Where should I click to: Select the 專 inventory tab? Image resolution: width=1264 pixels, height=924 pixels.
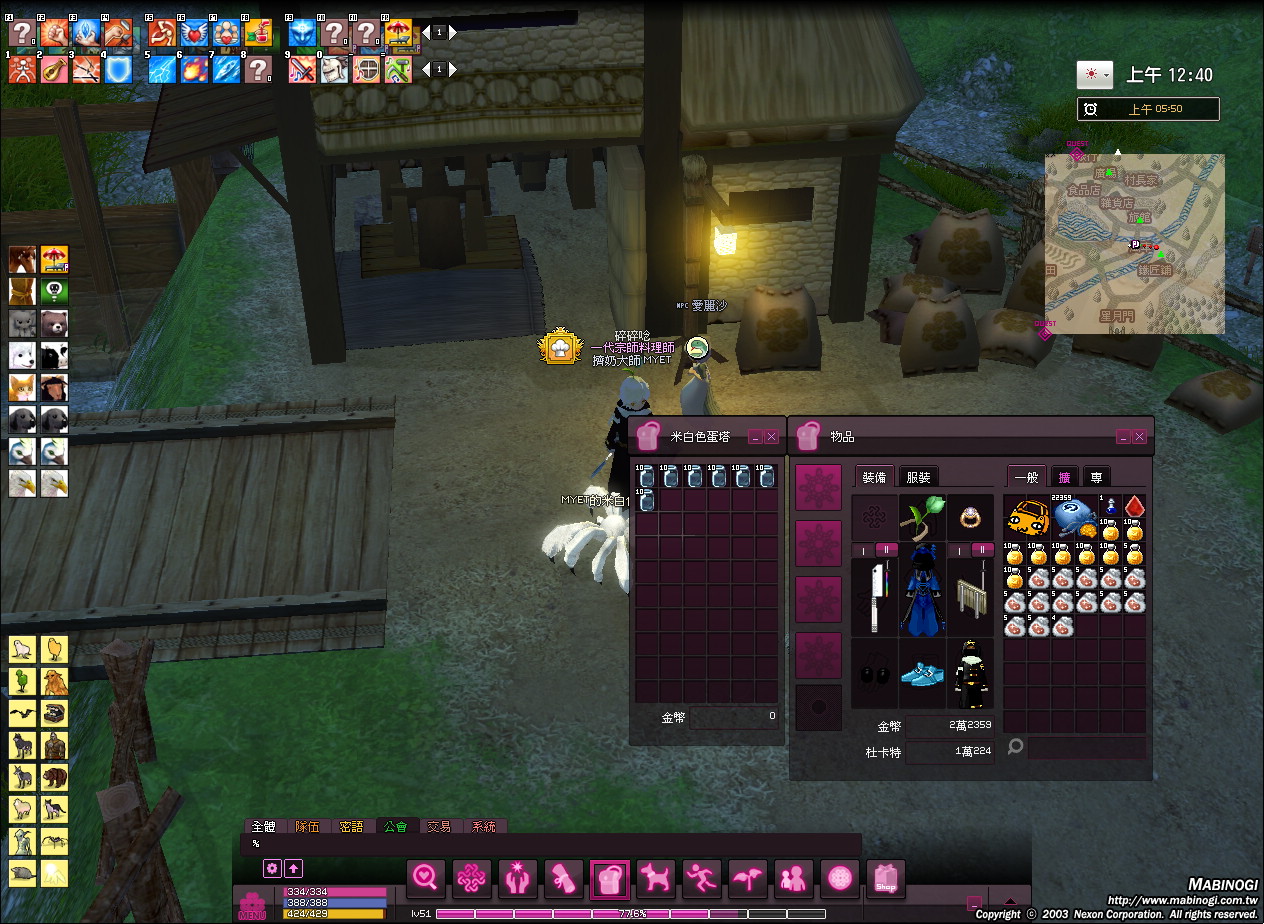pyautogui.click(x=1096, y=477)
